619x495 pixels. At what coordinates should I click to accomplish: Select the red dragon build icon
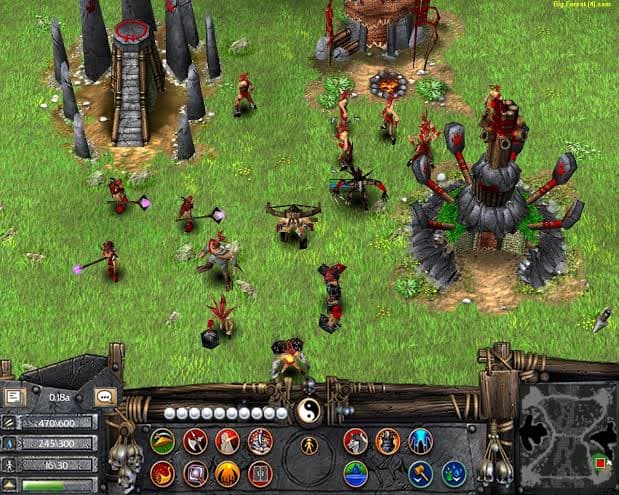point(162,472)
